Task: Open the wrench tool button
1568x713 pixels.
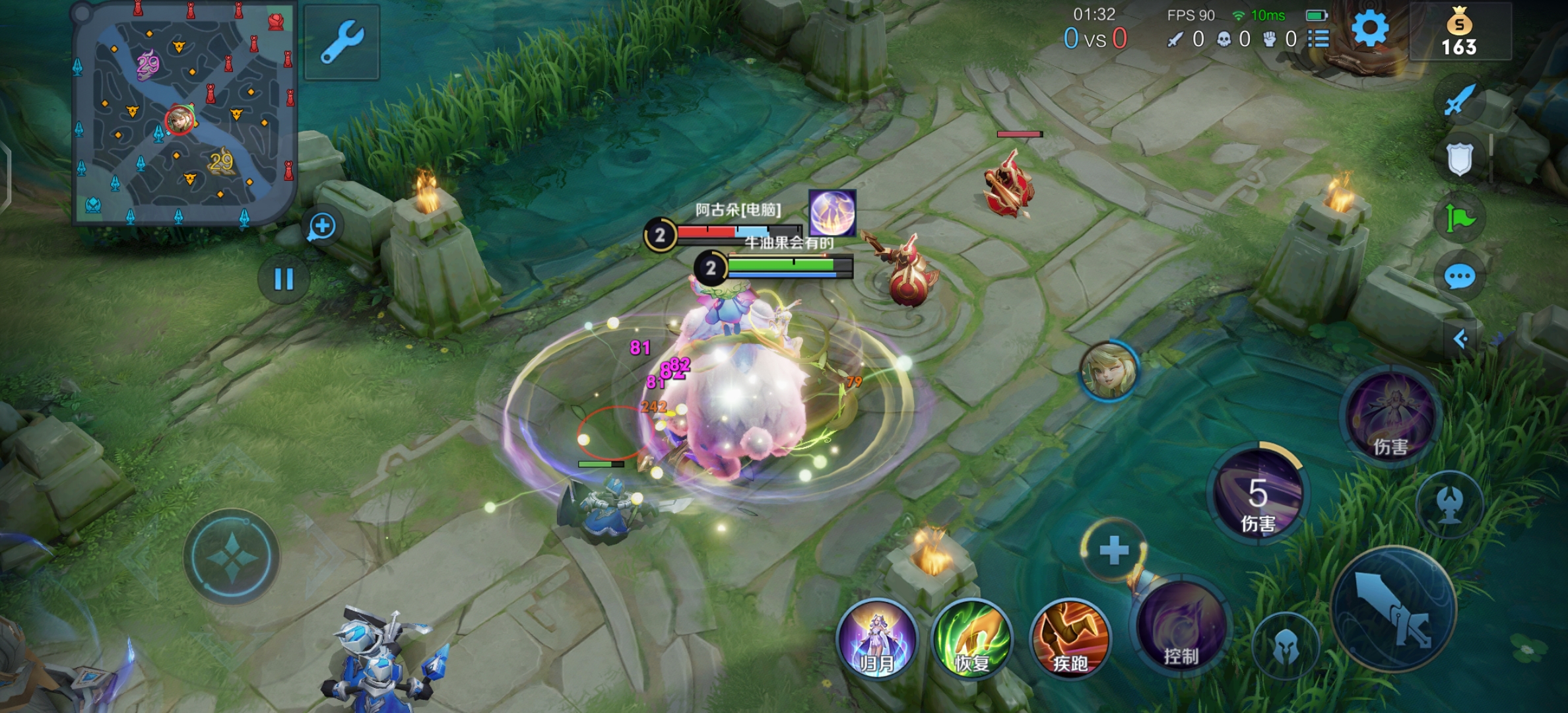Action: pos(342,42)
